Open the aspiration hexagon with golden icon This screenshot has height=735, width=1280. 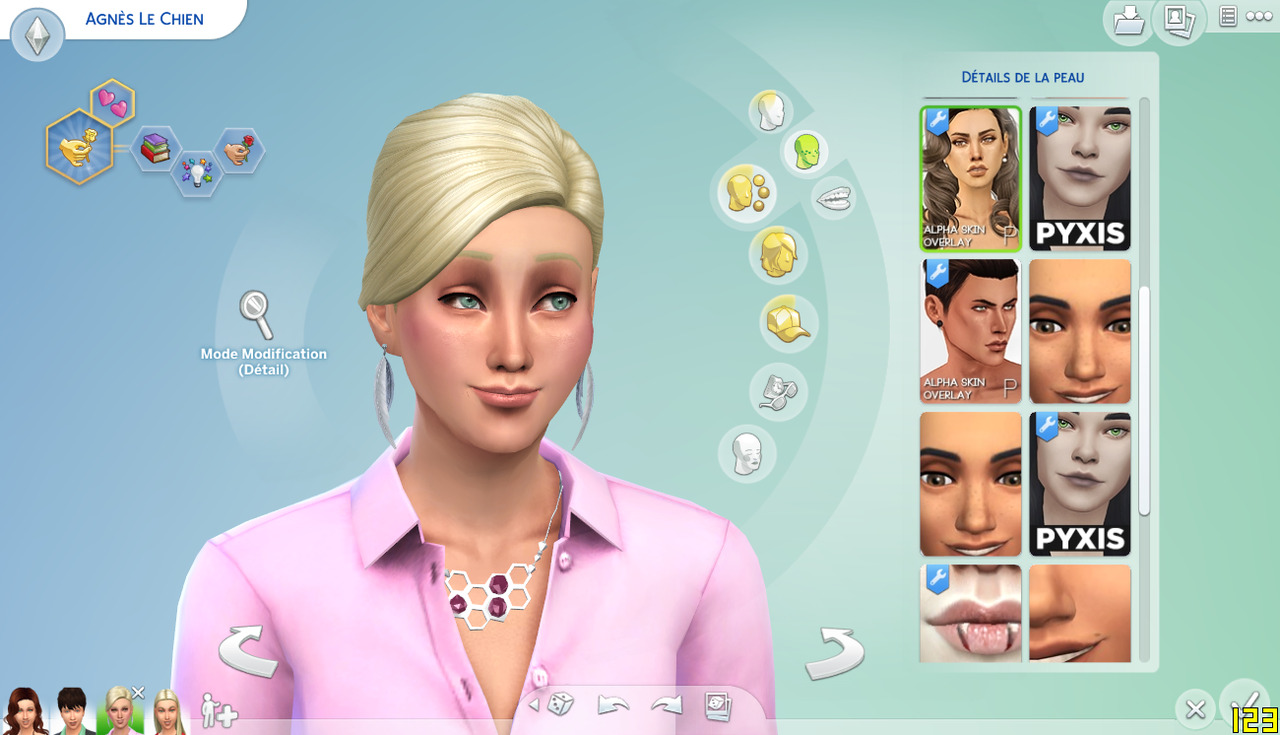coord(79,147)
